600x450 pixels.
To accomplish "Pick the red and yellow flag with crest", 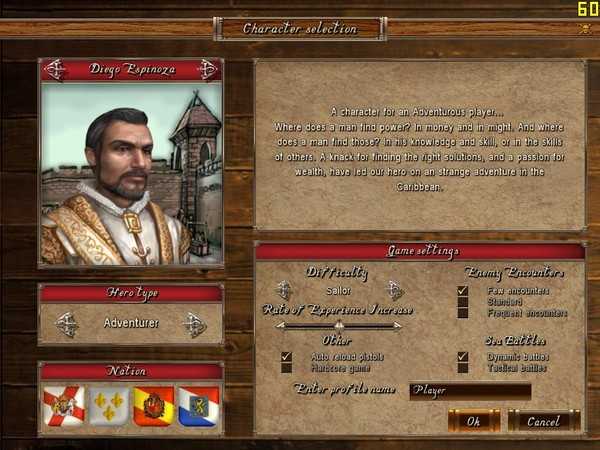I will click(x=153, y=406).
